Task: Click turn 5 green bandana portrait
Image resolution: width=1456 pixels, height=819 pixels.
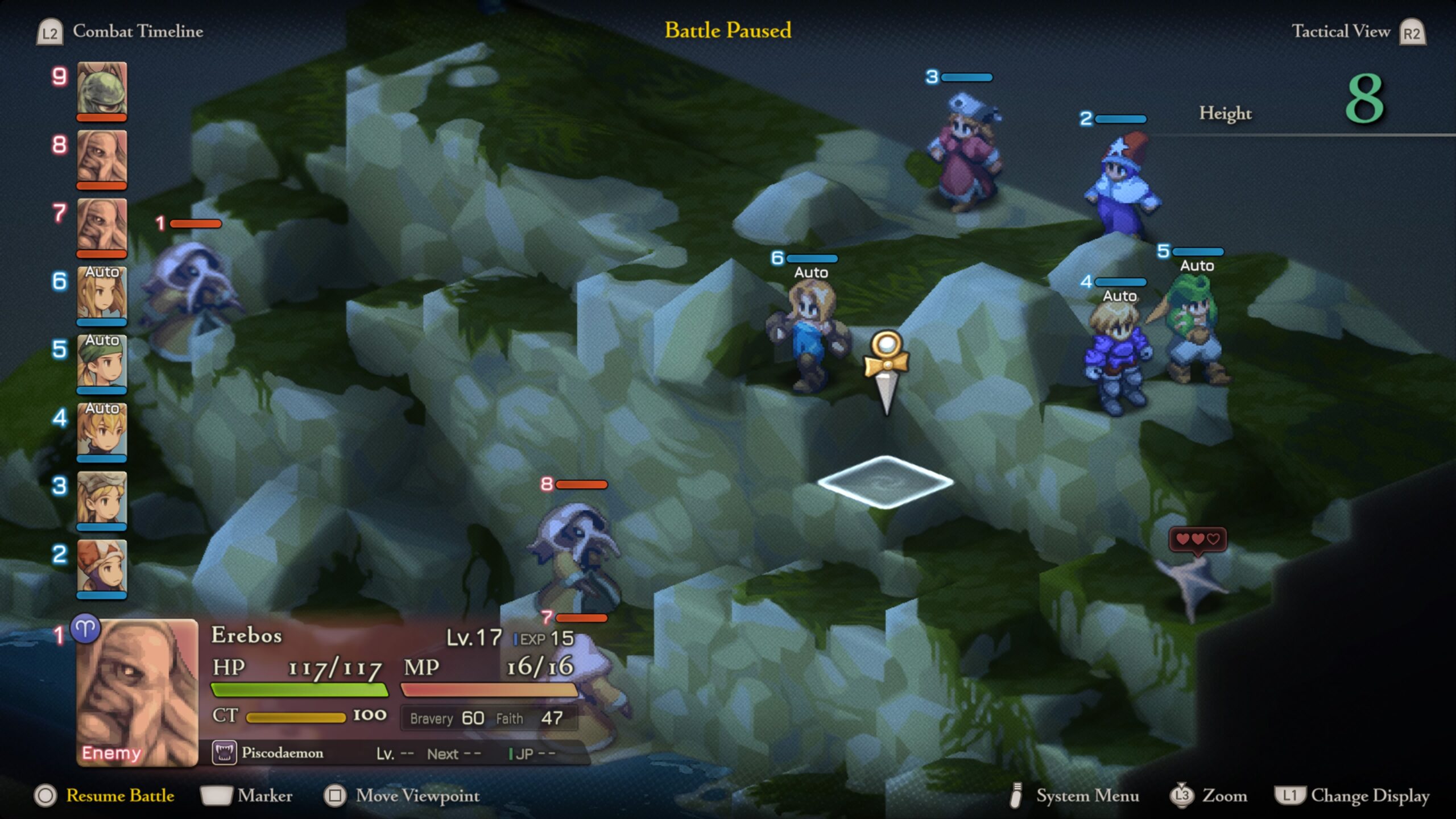Action: [x=102, y=362]
